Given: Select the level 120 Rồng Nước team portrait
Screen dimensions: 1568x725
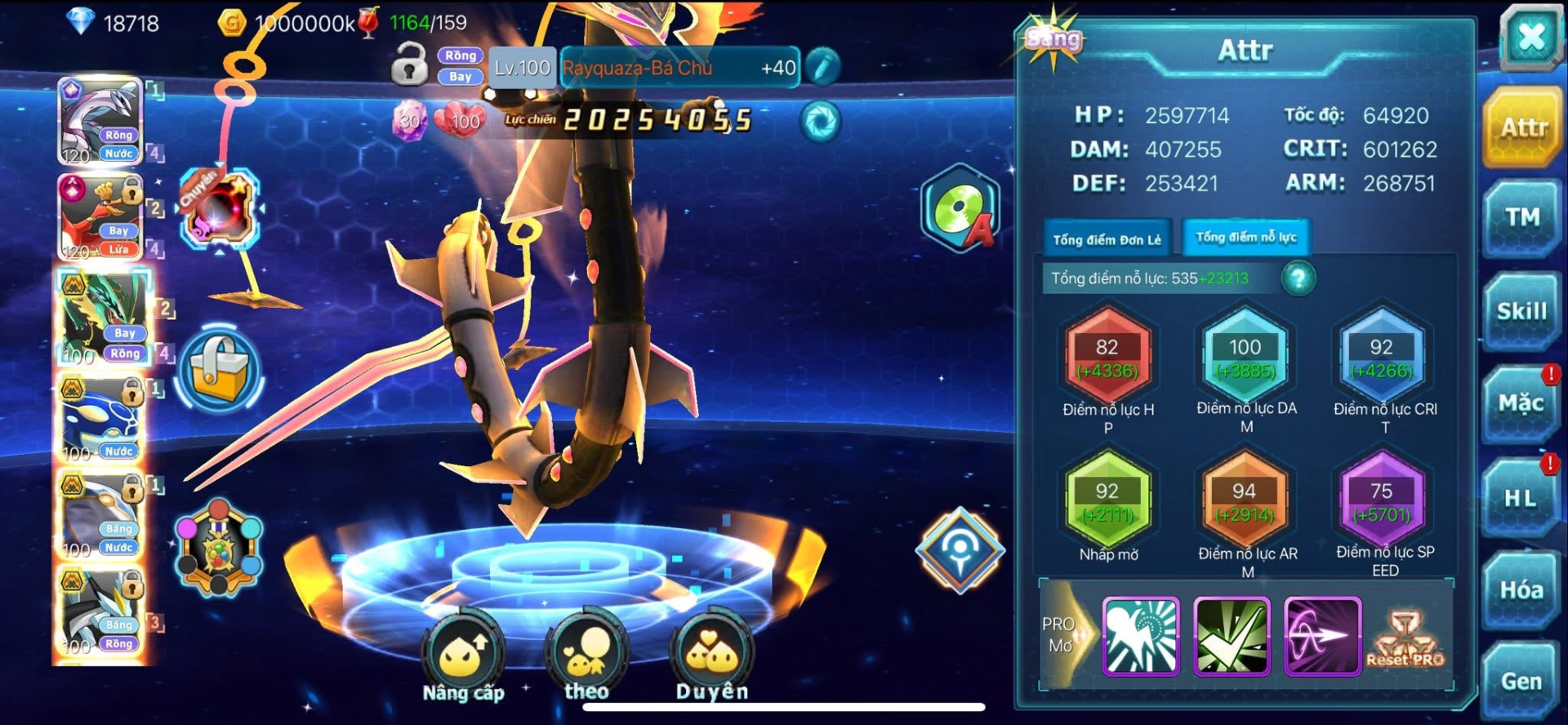Looking at the screenshot, I should point(100,121).
